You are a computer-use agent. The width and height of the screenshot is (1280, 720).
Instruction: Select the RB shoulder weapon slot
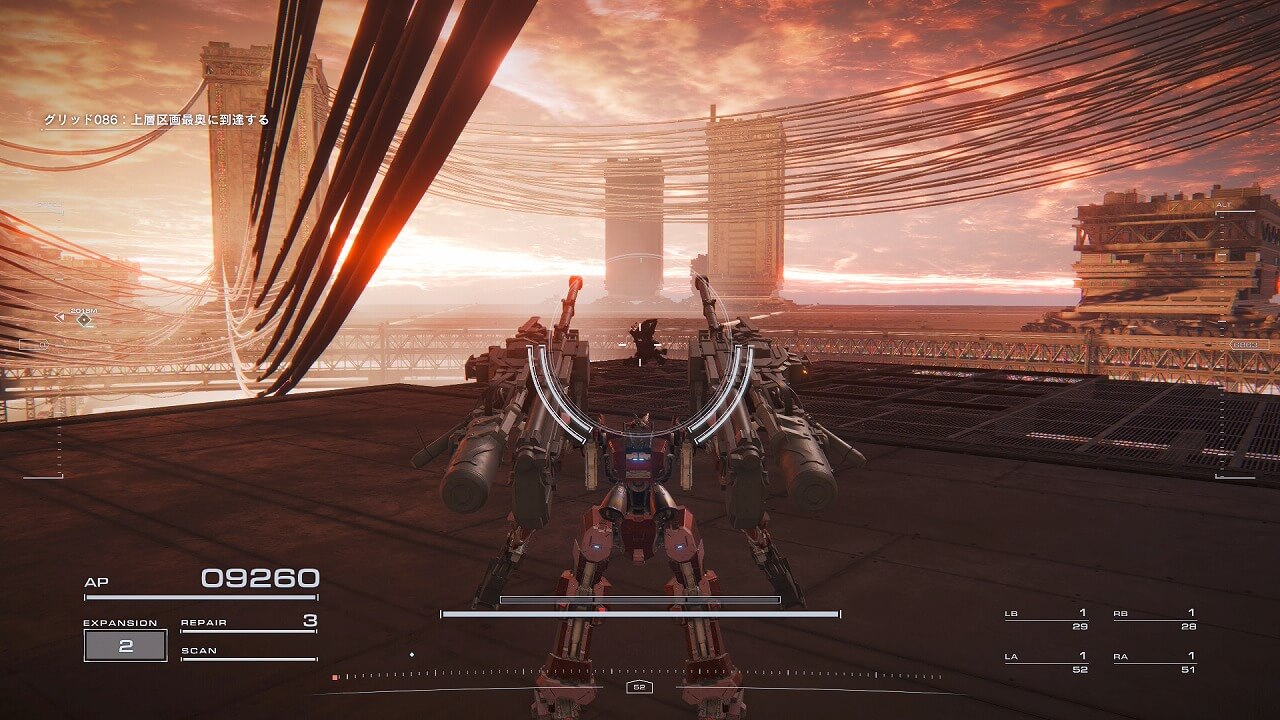pyautogui.click(x=1154, y=618)
